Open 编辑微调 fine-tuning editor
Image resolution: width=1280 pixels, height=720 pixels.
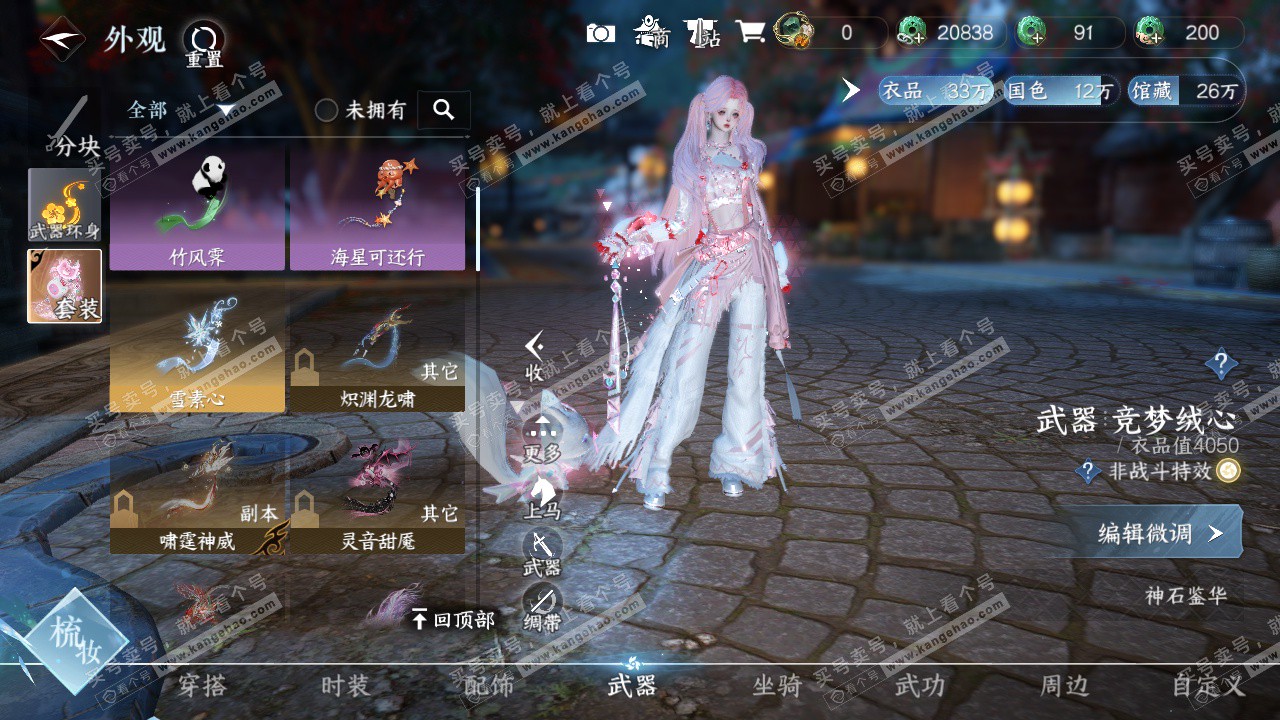point(1160,533)
